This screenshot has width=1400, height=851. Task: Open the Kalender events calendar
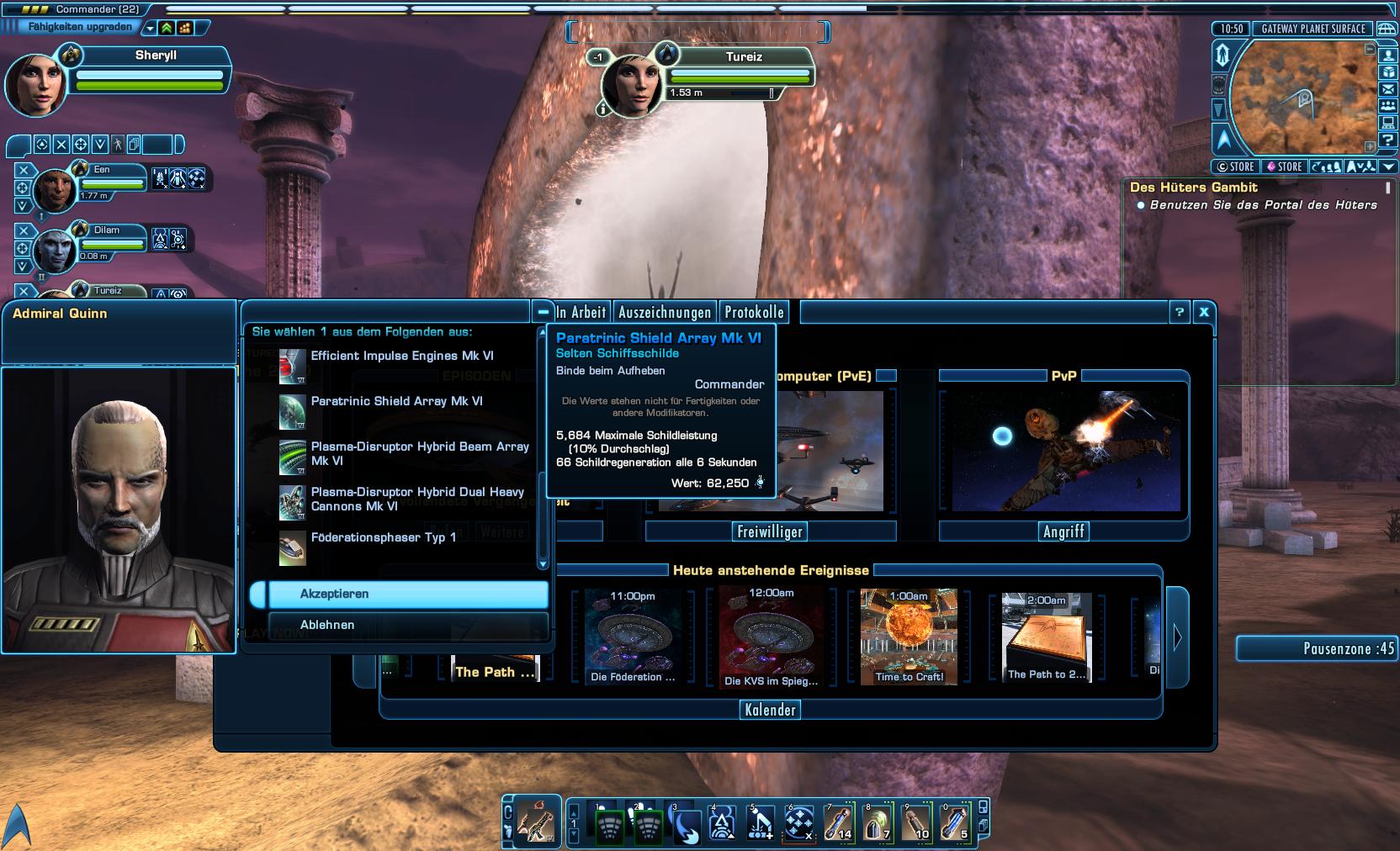770,710
